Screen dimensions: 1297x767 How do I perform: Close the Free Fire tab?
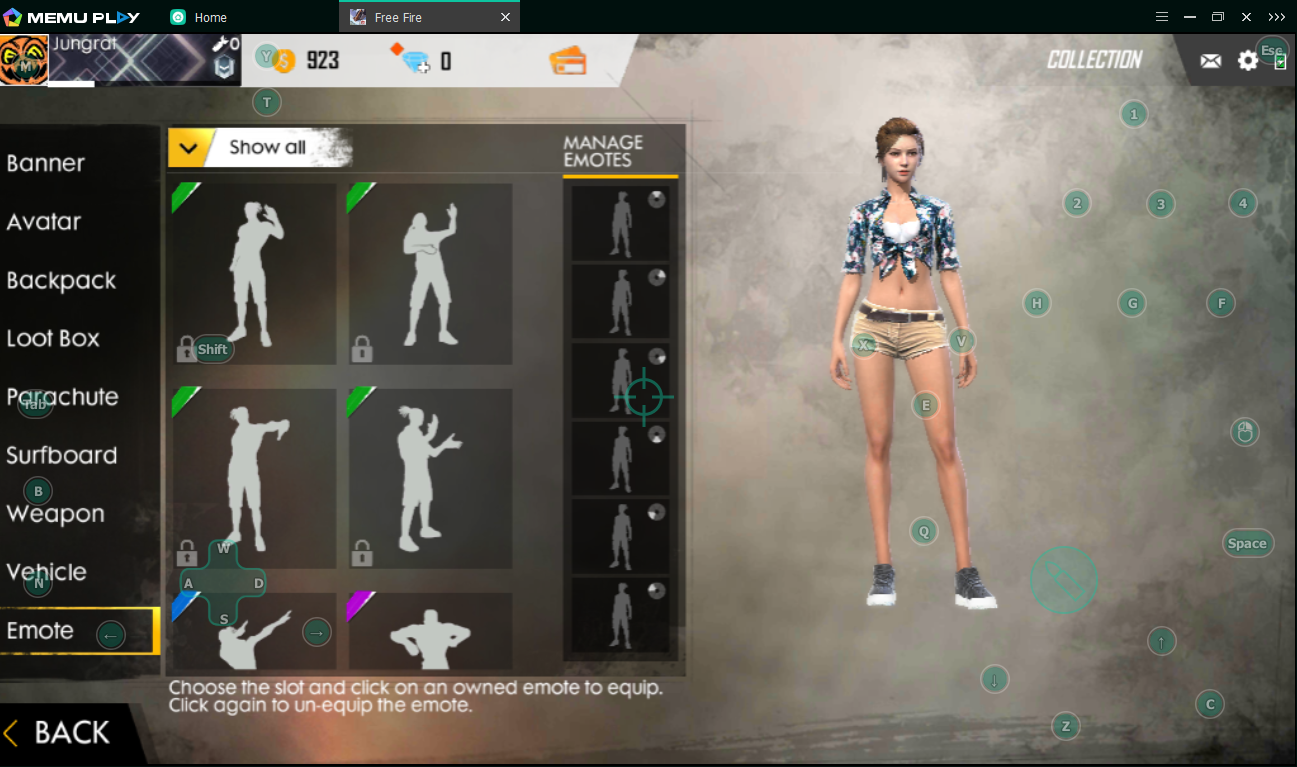[x=505, y=17]
